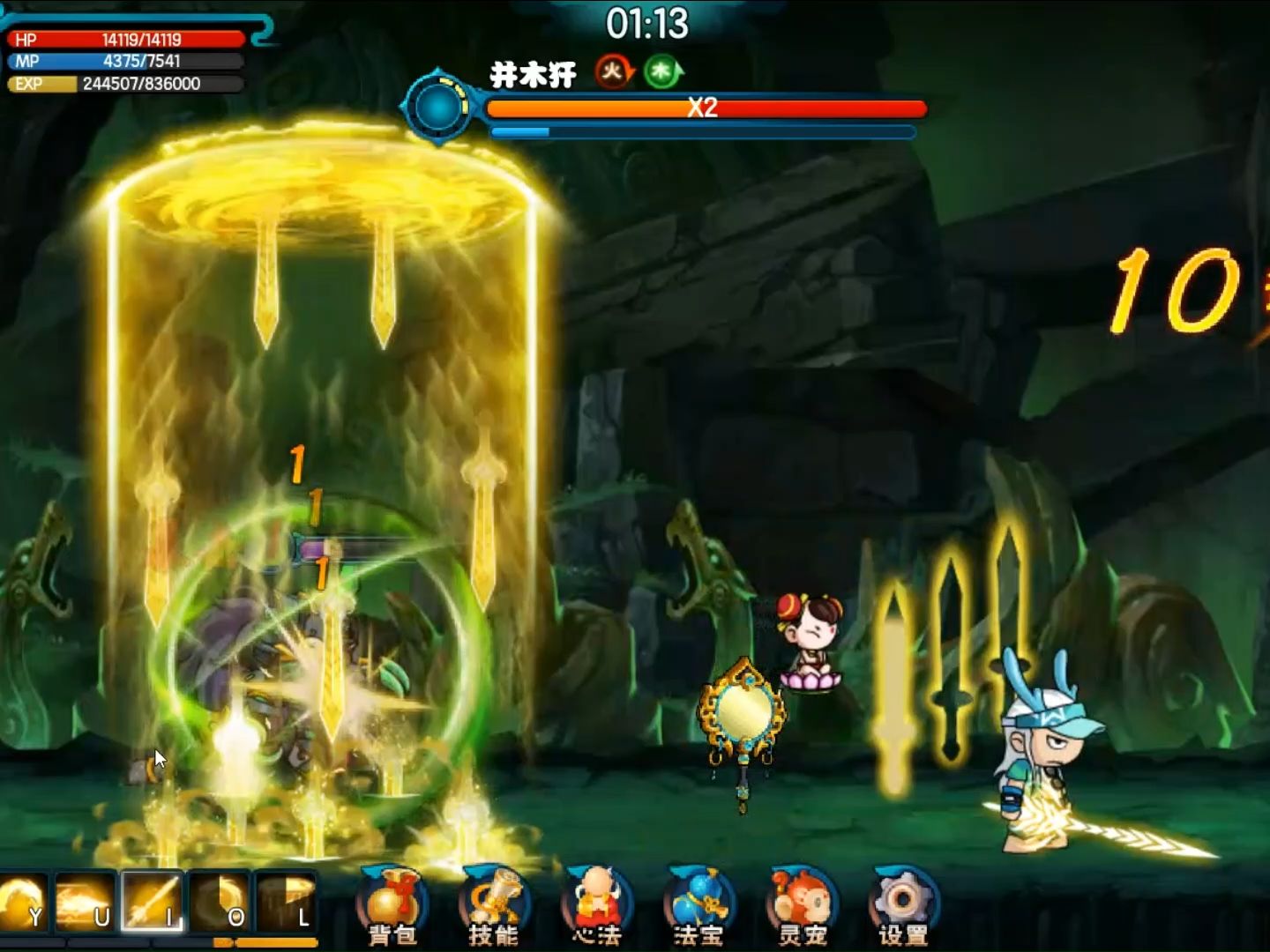Activate the L hotkey pillar skill

point(286,903)
